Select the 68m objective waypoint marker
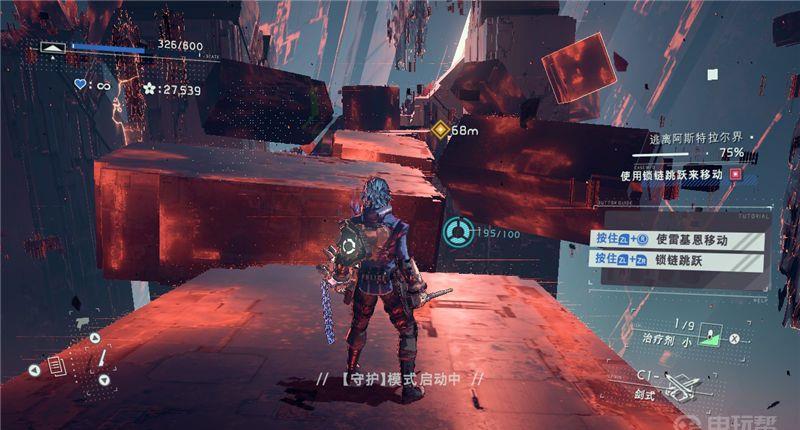The height and width of the screenshot is (430, 800). 440,130
